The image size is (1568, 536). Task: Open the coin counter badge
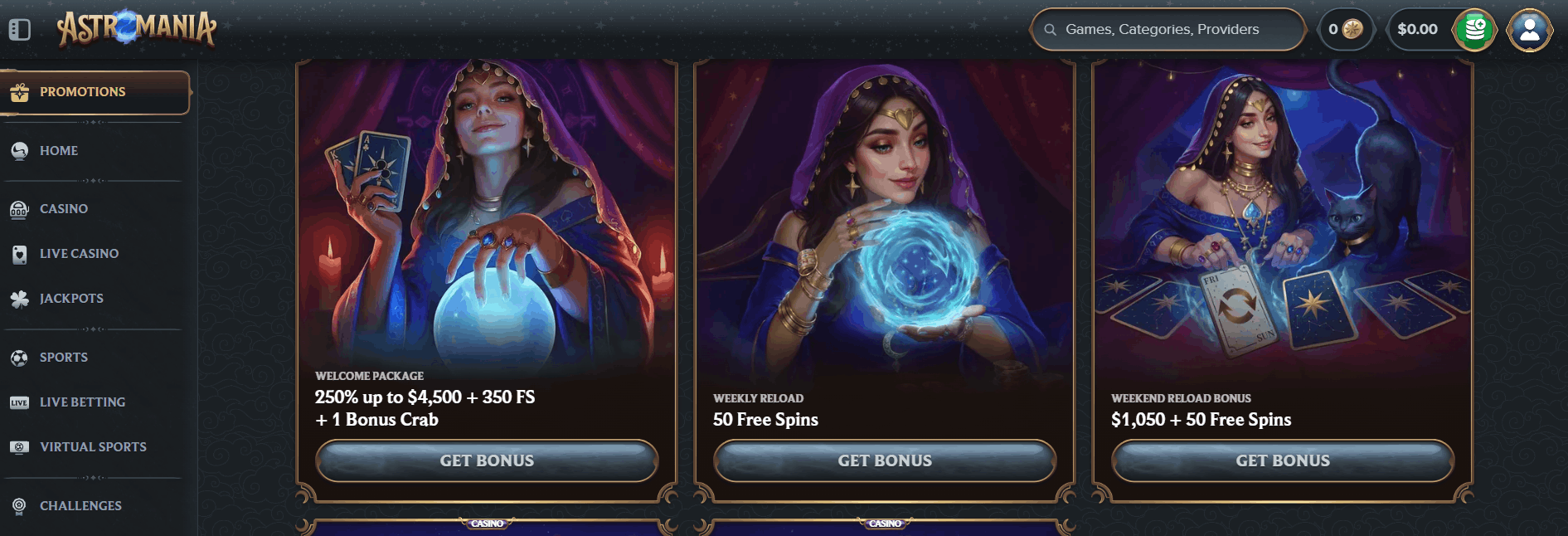[x=1345, y=30]
